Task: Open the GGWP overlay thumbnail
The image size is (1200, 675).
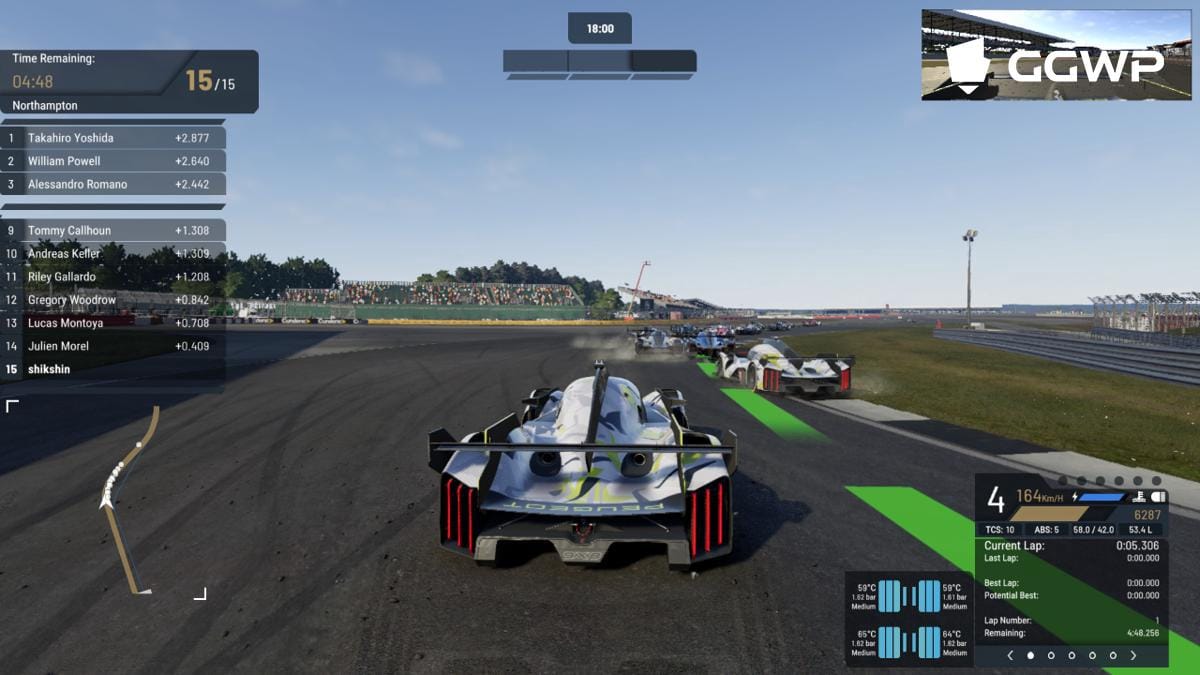Action: click(x=1056, y=55)
